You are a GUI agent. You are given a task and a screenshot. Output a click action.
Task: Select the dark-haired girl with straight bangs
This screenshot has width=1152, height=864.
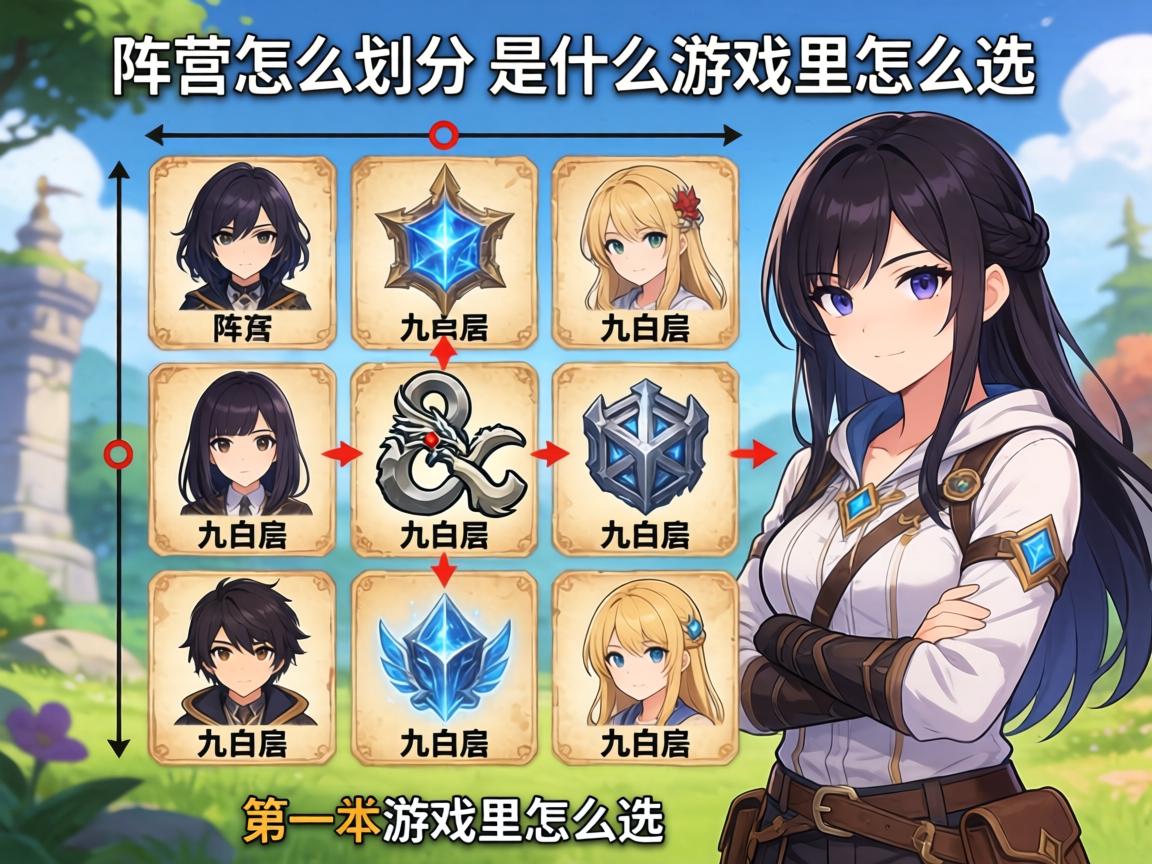click(x=242, y=458)
